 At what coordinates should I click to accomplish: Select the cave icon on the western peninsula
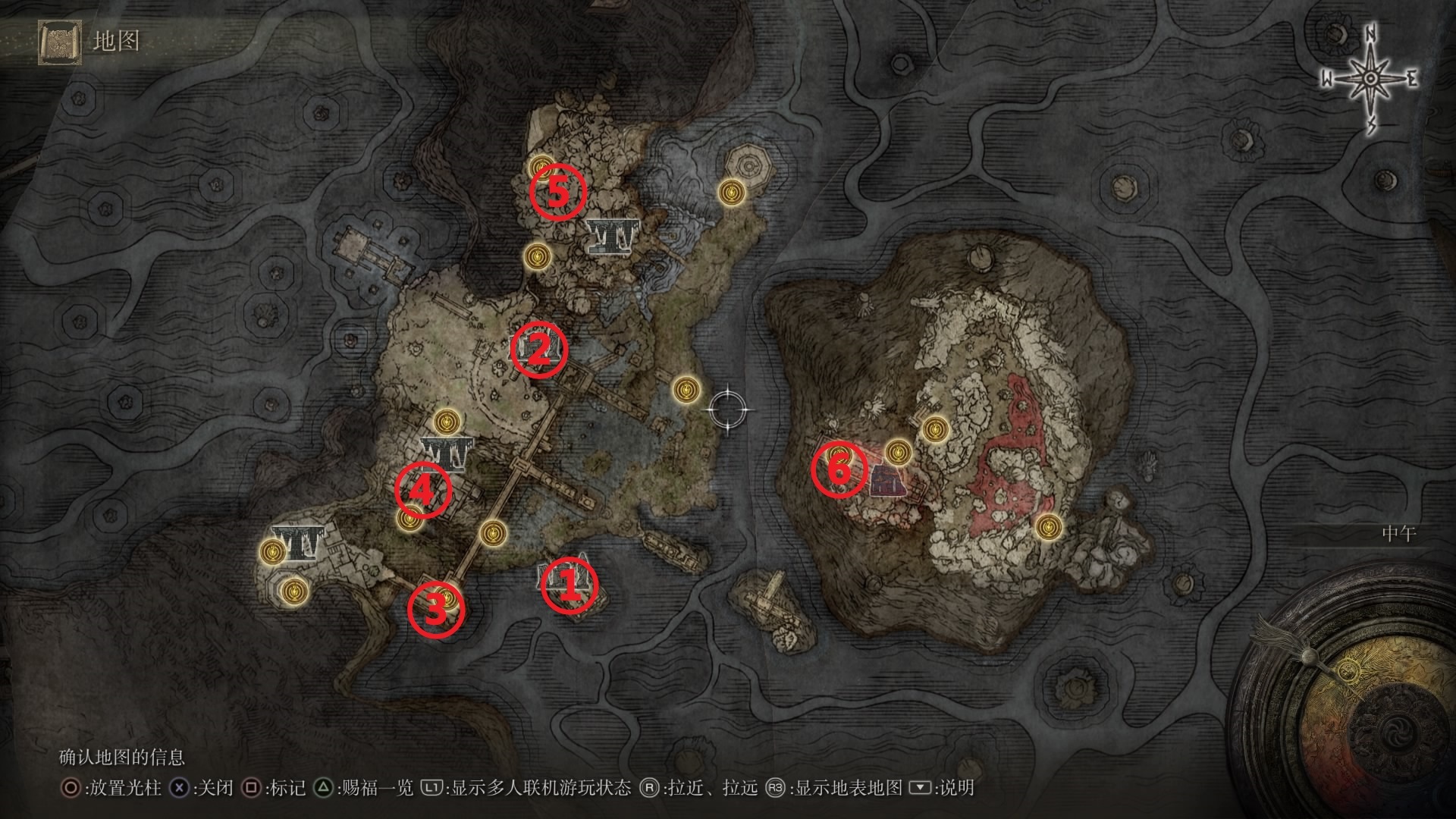click(298, 542)
